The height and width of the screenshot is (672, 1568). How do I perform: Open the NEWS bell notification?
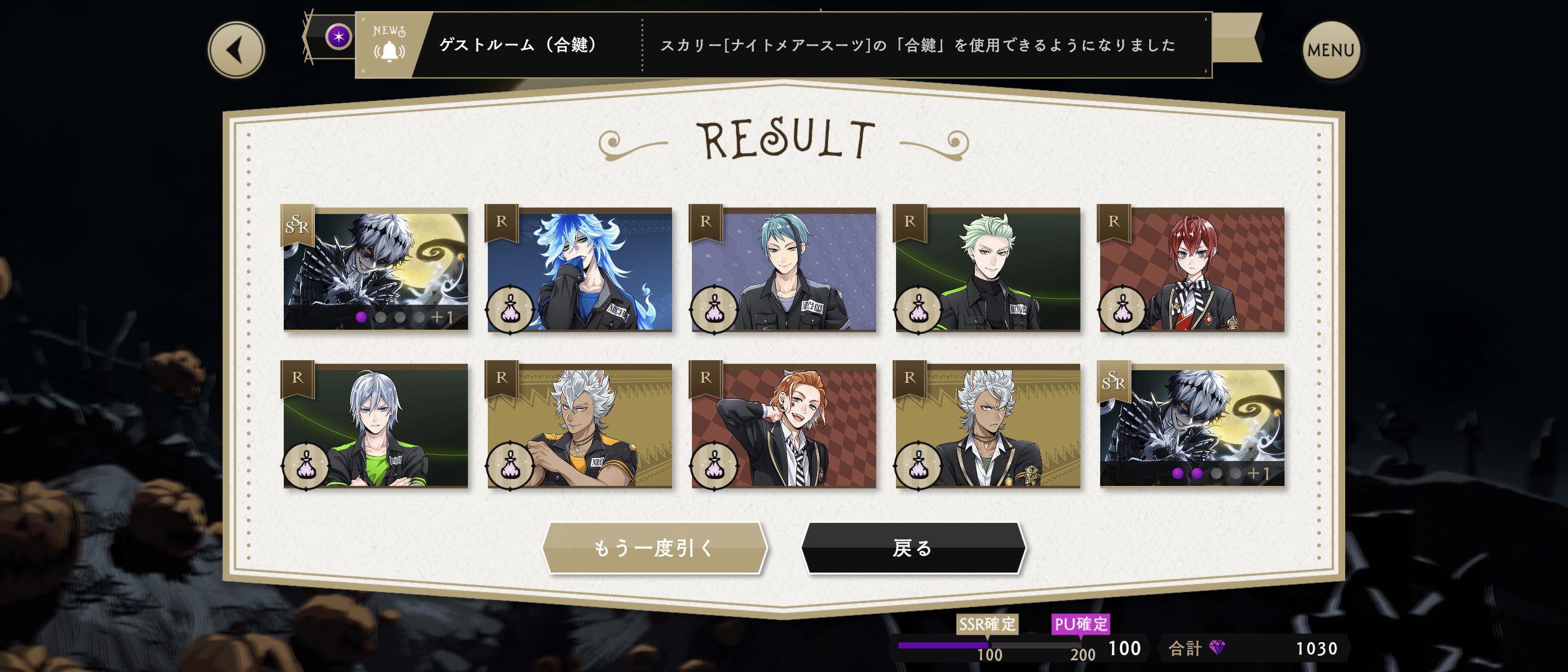coord(390,45)
